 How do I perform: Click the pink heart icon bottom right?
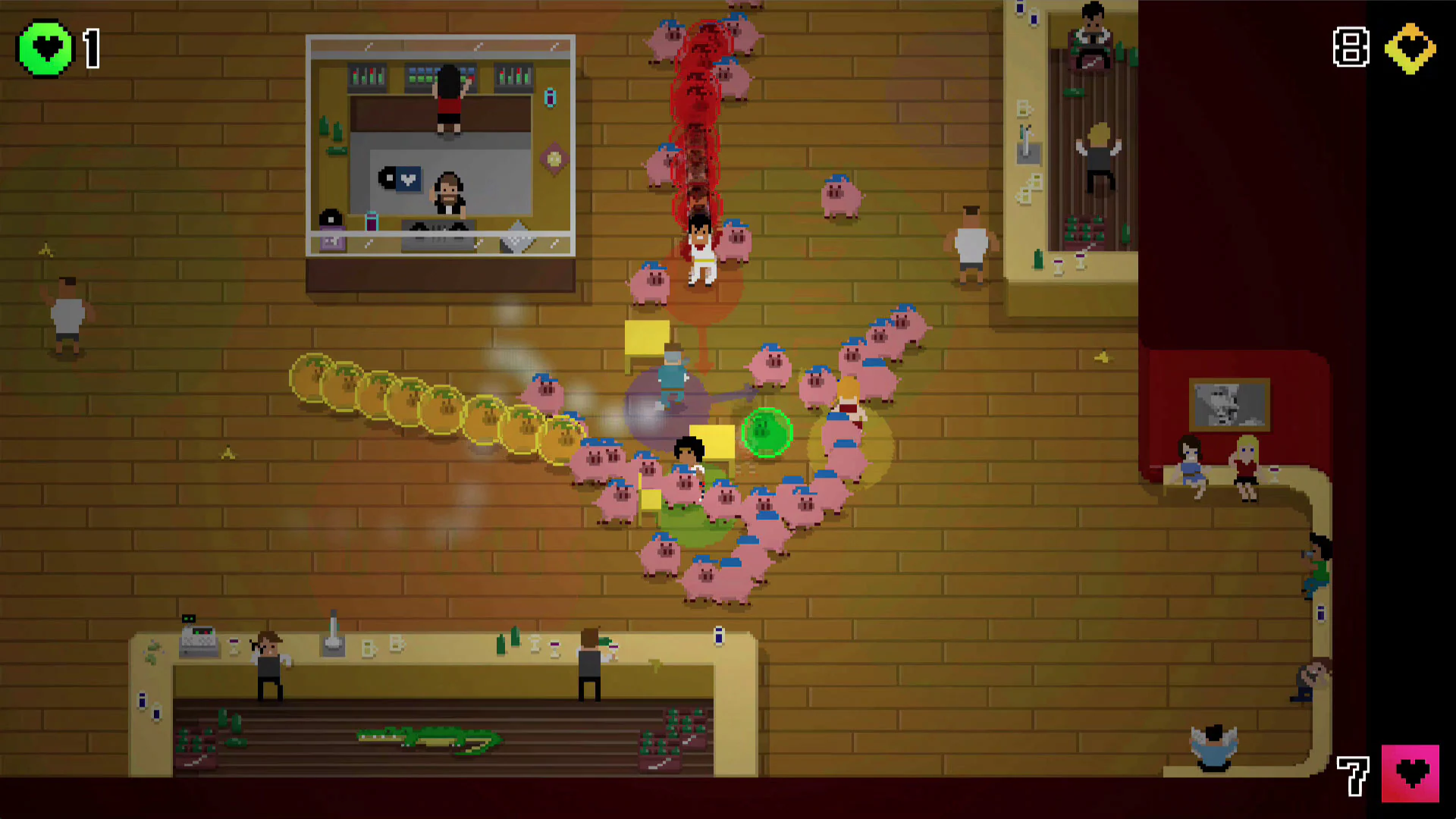tap(1412, 773)
